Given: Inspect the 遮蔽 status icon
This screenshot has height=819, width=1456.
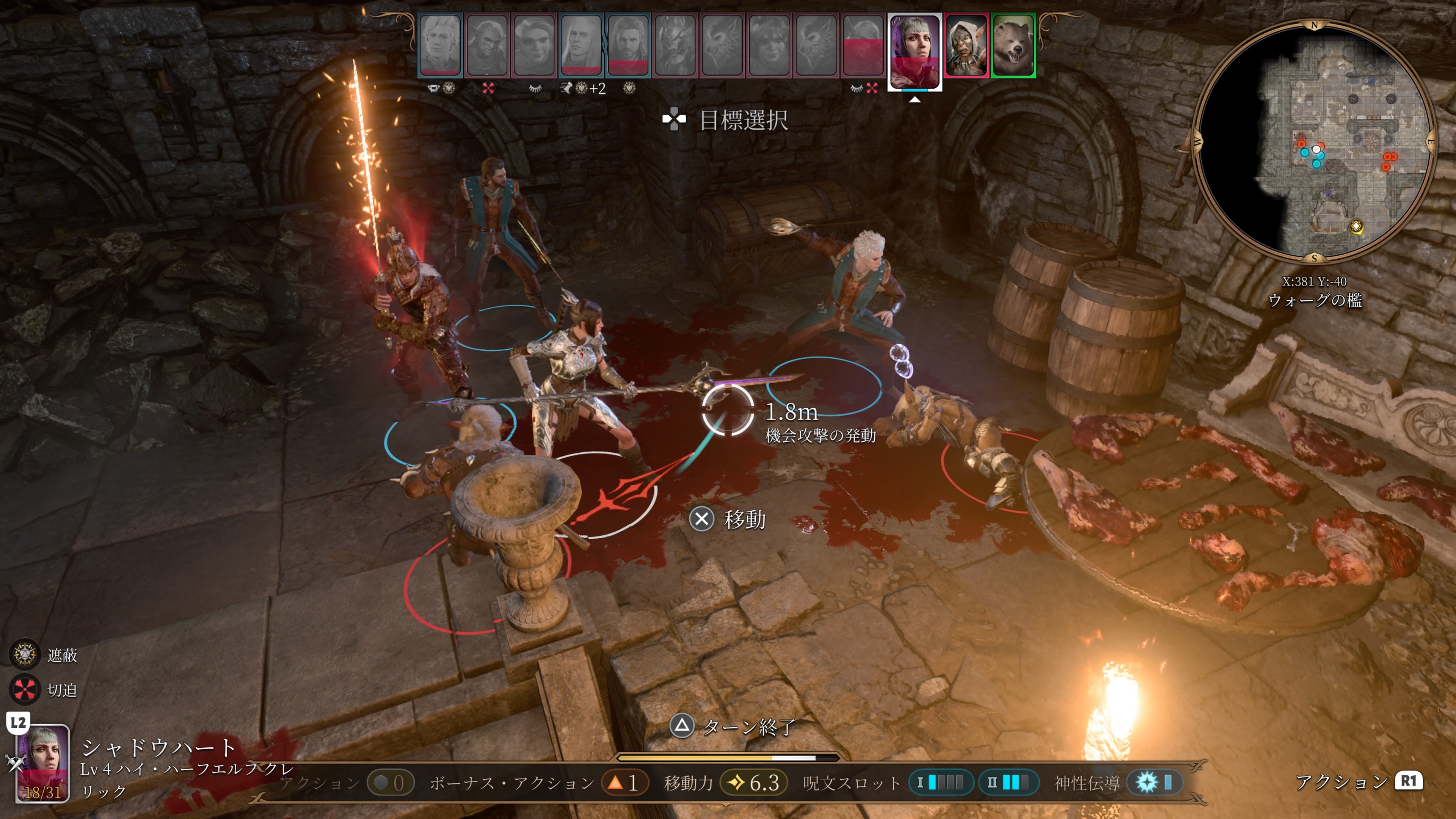Looking at the screenshot, I should click(x=24, y=654).
